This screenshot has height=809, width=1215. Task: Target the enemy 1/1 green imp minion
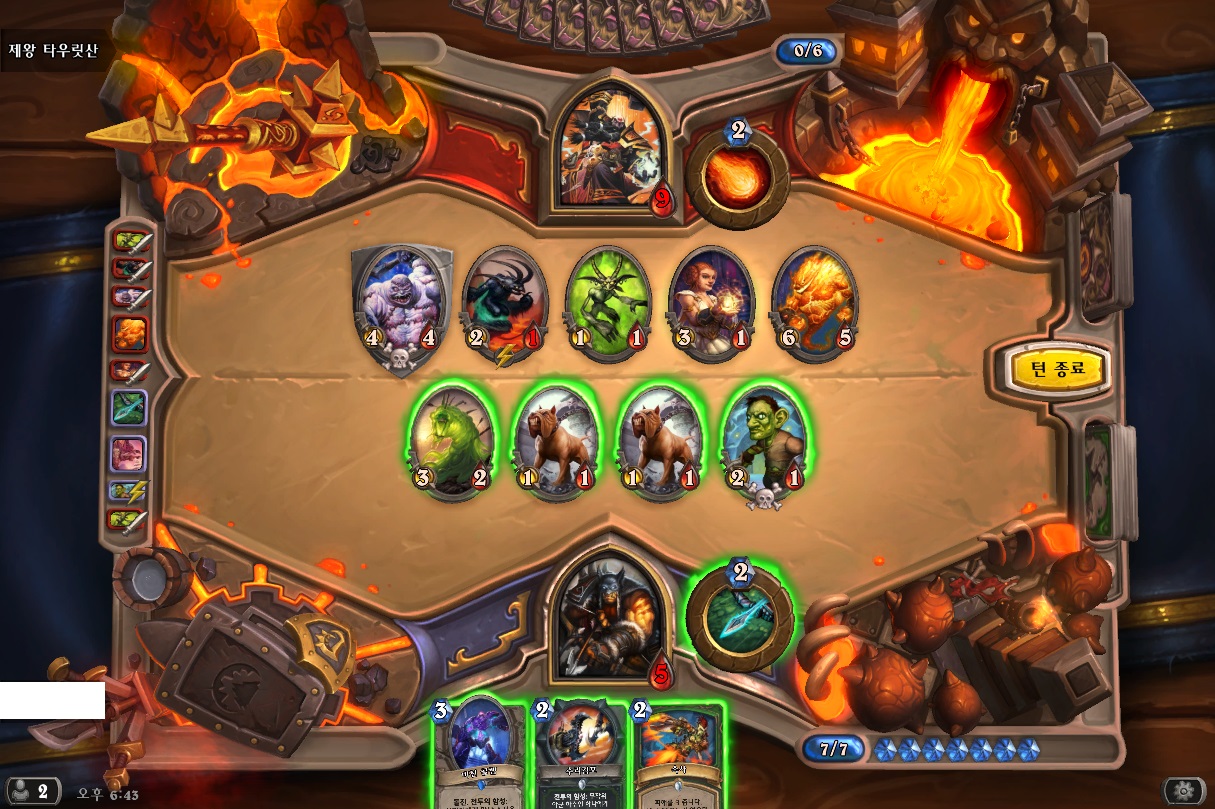[x=607, y=301]
